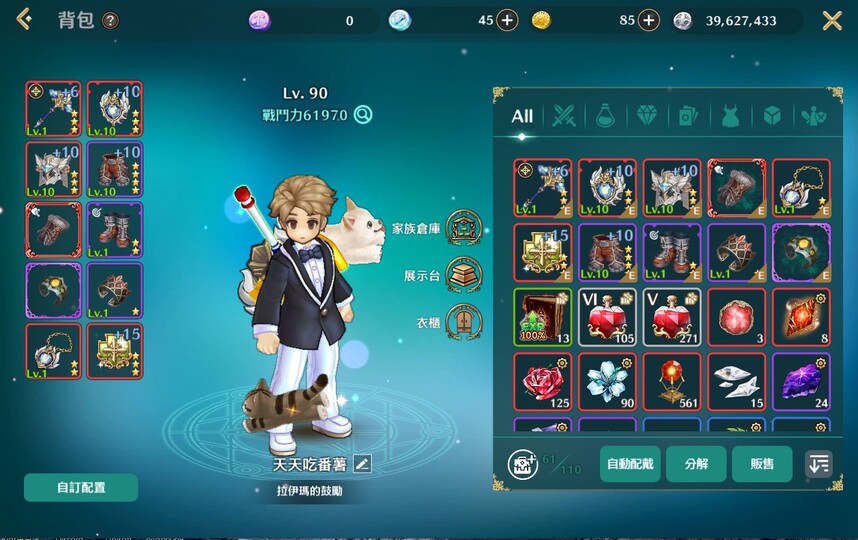Open 自訂配置 custom configuration

81,488
